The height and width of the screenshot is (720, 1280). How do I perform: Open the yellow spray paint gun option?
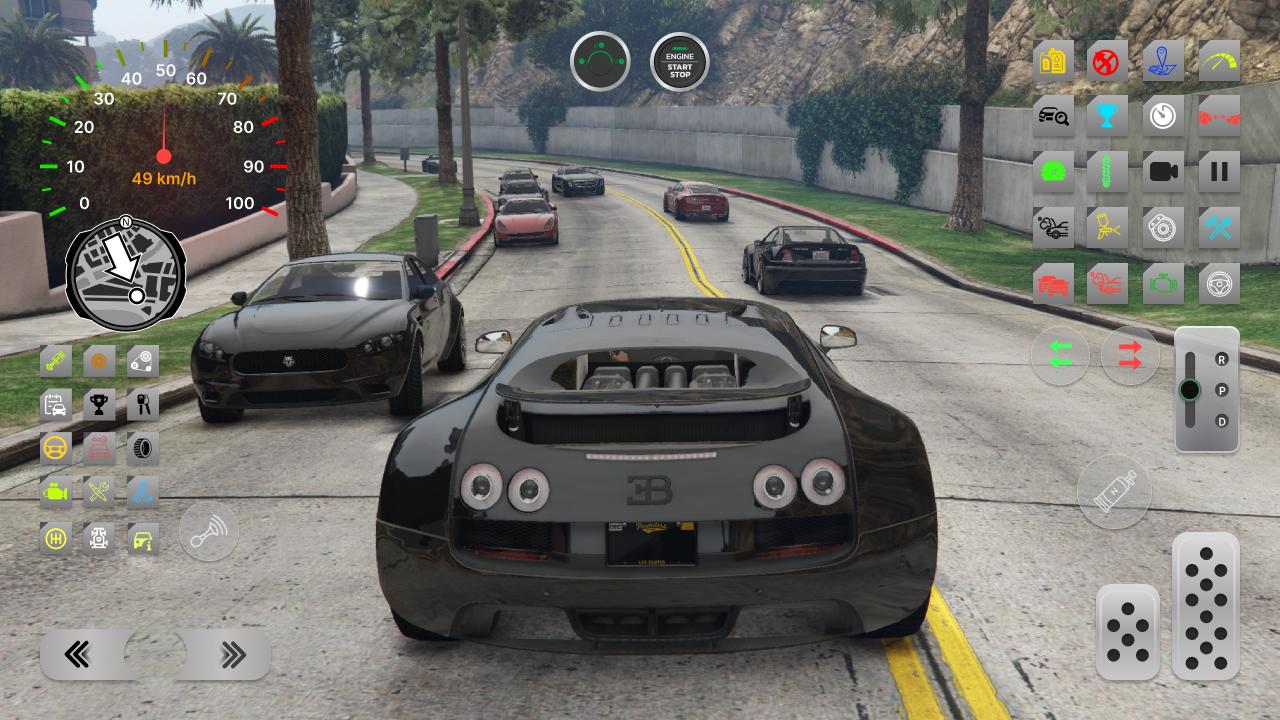pos(1107,228)
